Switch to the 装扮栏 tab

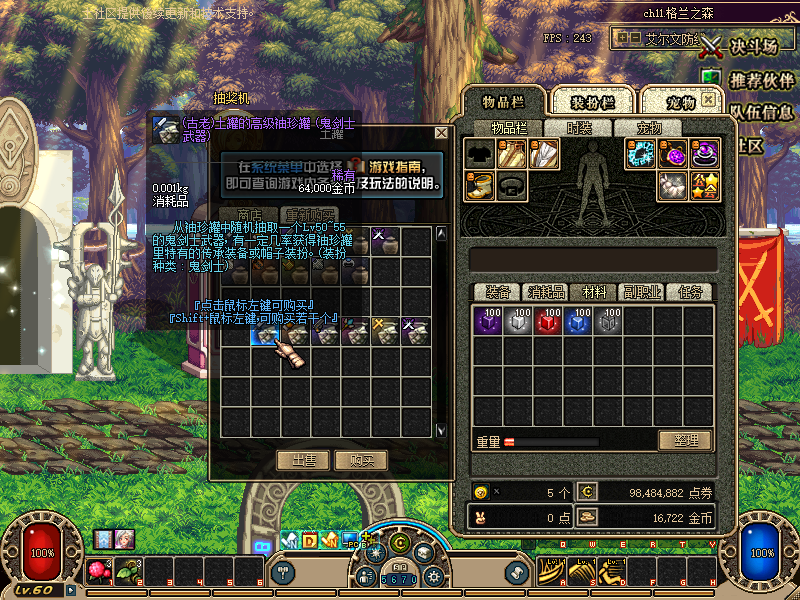(x=592, y=102)
